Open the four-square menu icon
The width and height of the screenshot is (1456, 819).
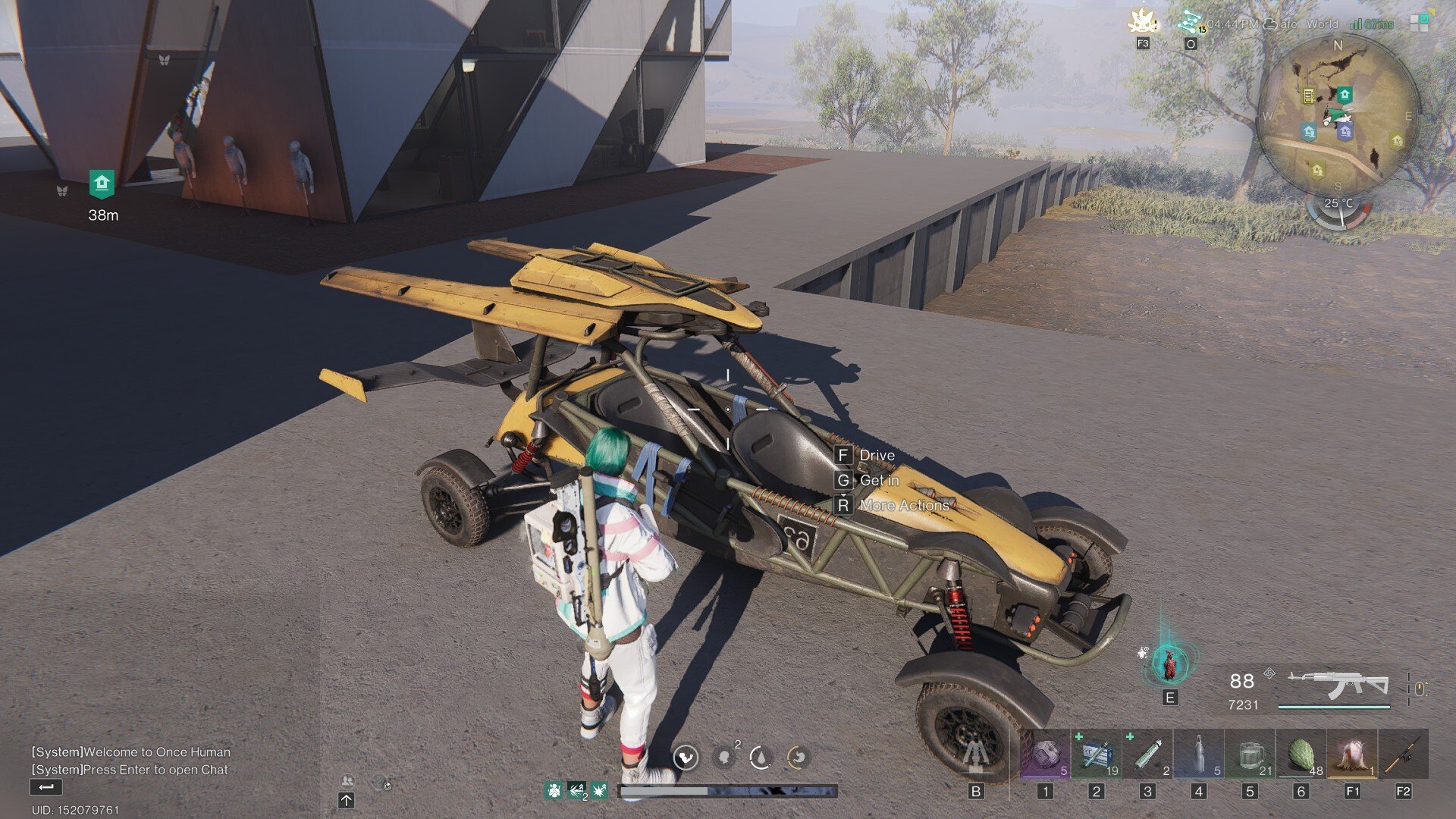[x=1418, y=23]
